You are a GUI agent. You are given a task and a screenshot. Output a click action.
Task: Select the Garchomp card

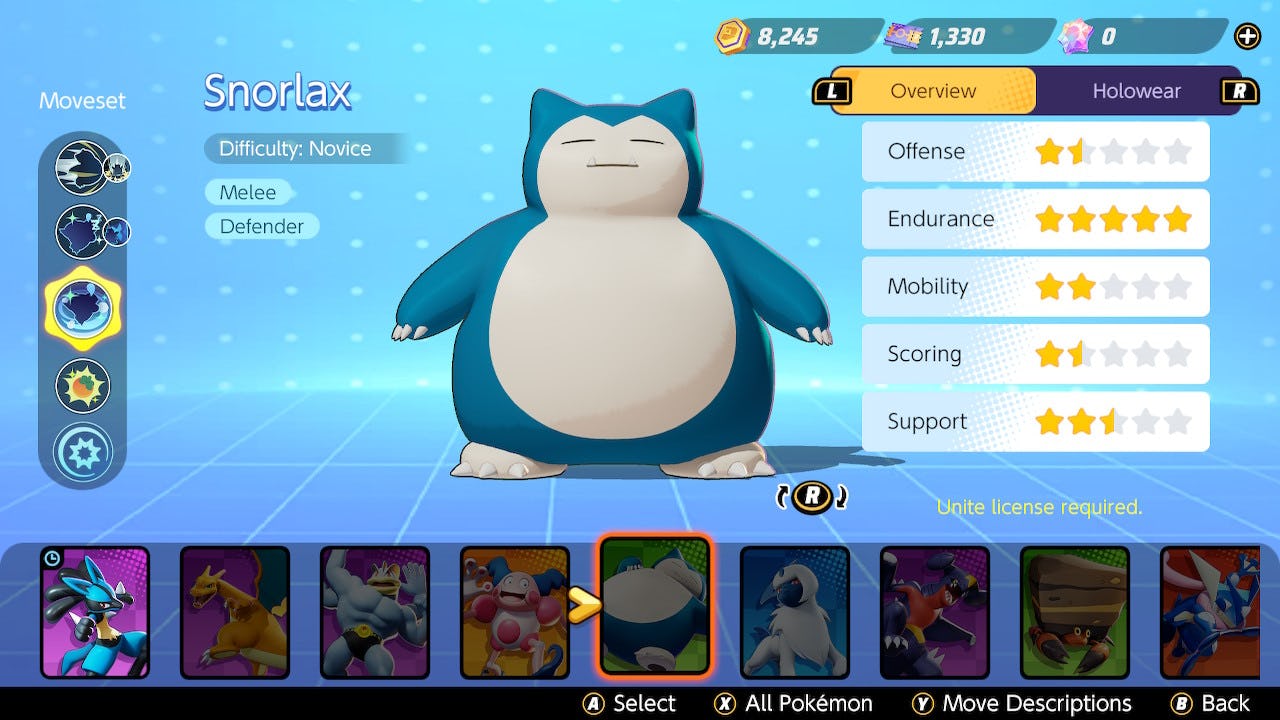pyautogui.click(x=935, y=611)
